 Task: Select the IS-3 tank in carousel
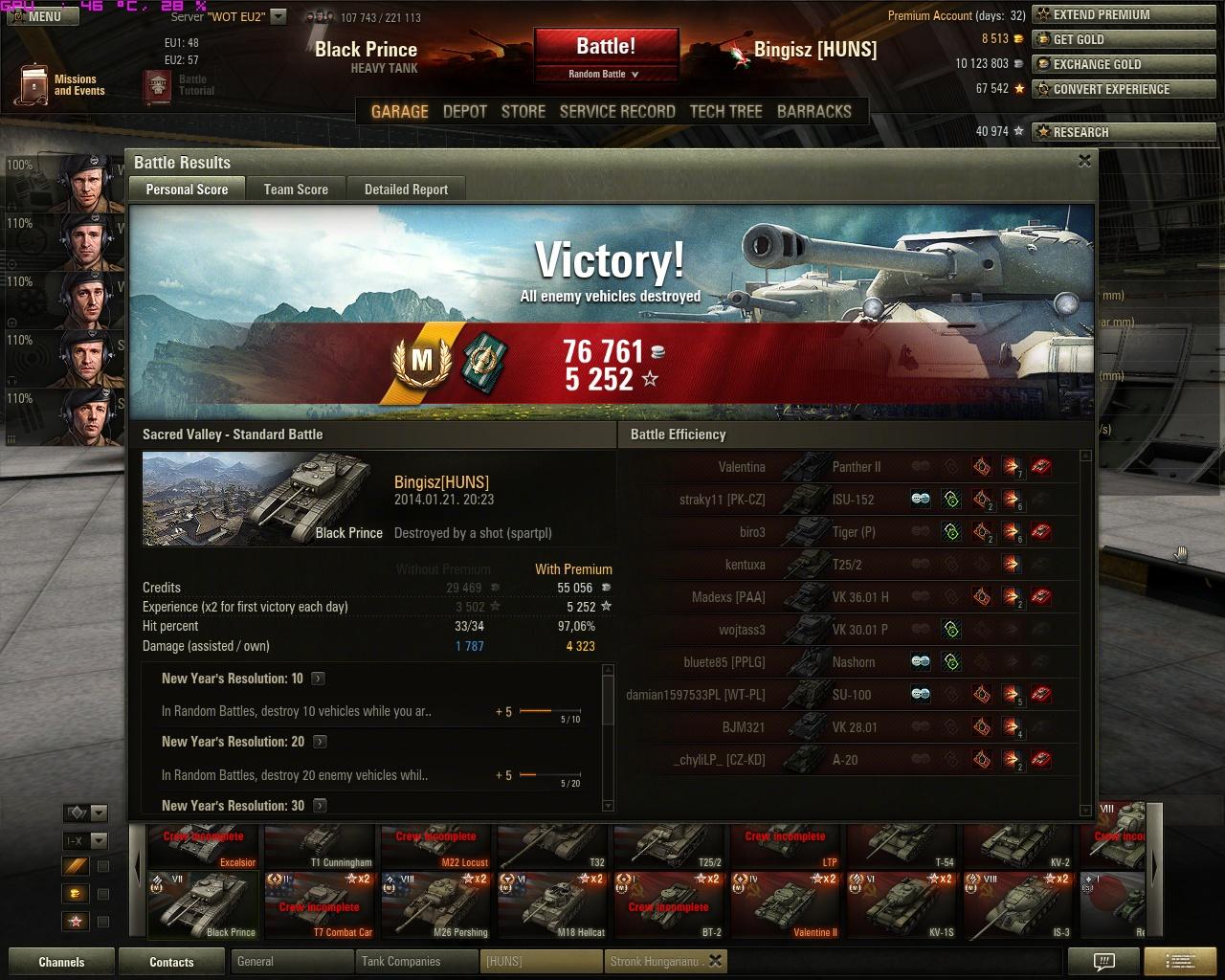coord(1020,905)
